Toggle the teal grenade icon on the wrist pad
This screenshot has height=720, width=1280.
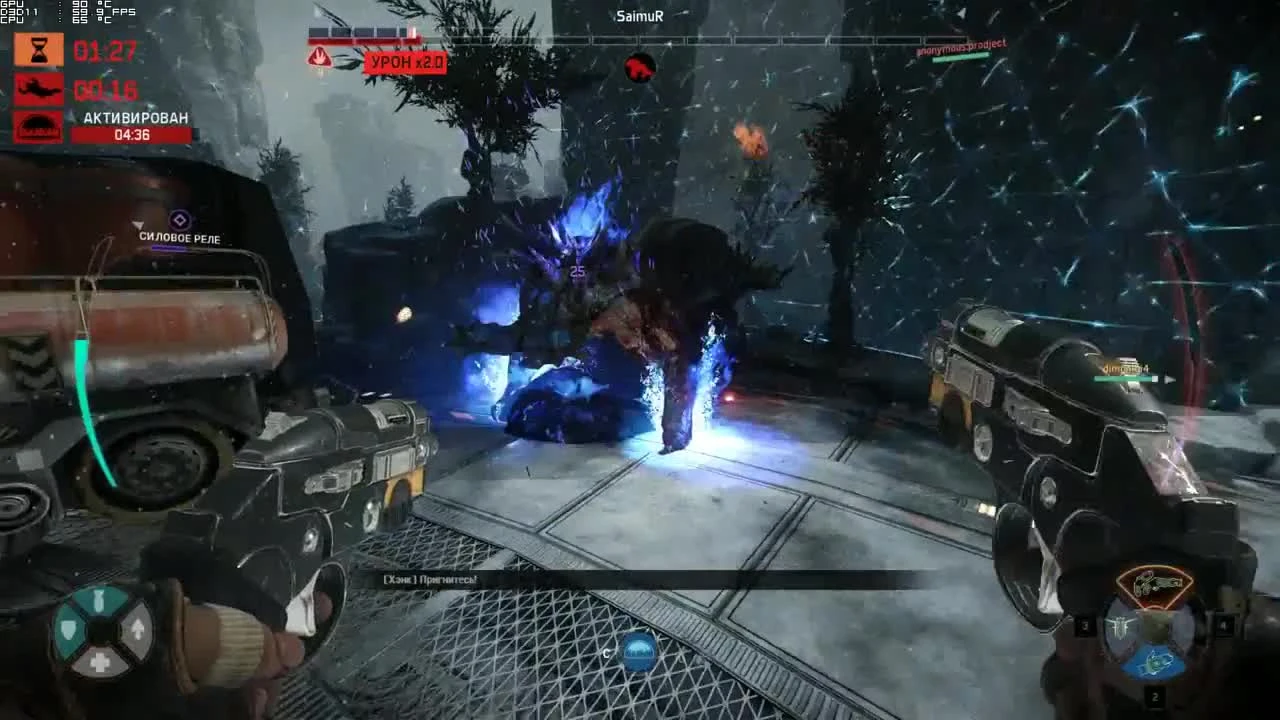point(101,600)
